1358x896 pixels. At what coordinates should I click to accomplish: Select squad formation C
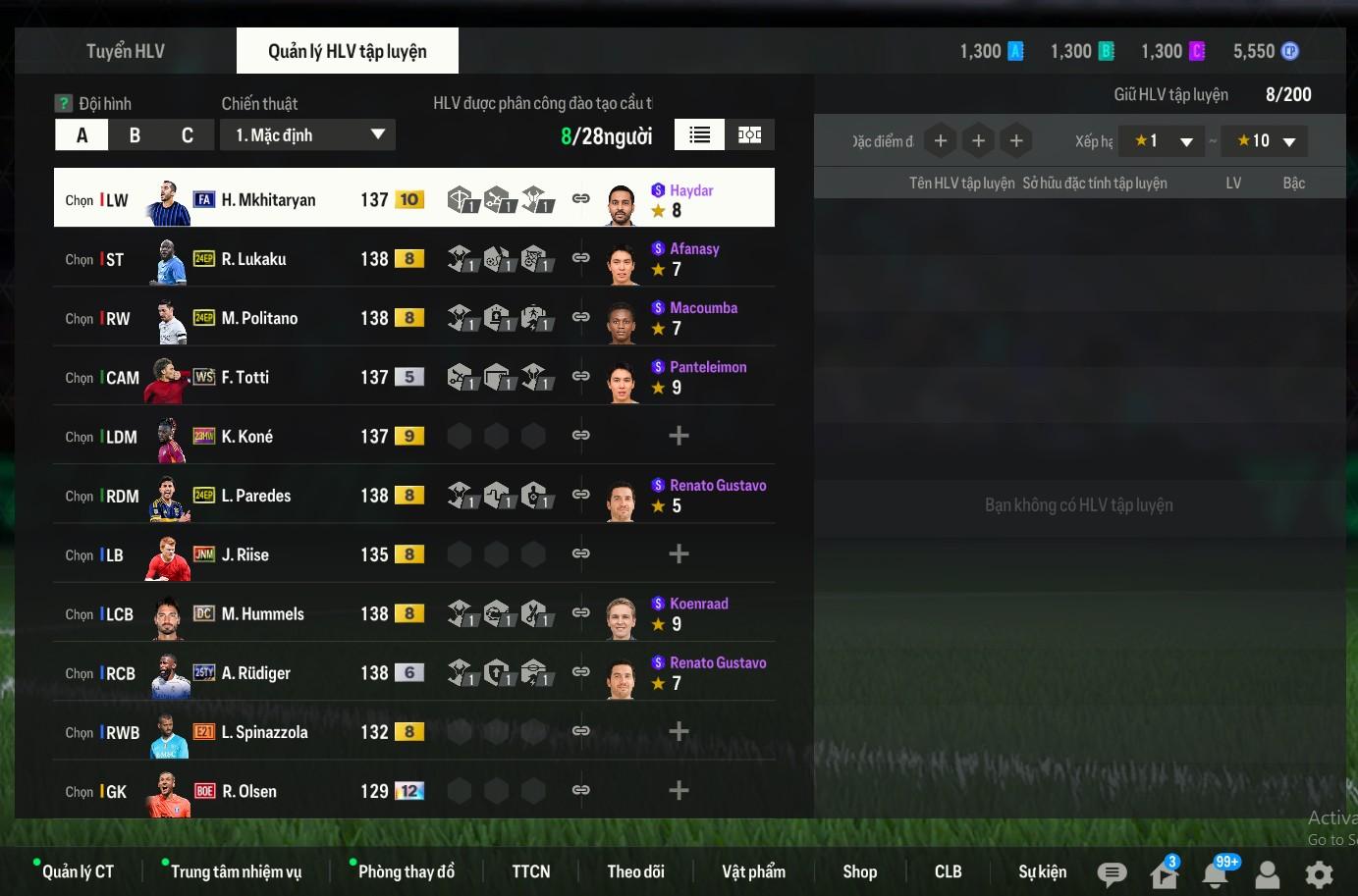pos(188,135)
